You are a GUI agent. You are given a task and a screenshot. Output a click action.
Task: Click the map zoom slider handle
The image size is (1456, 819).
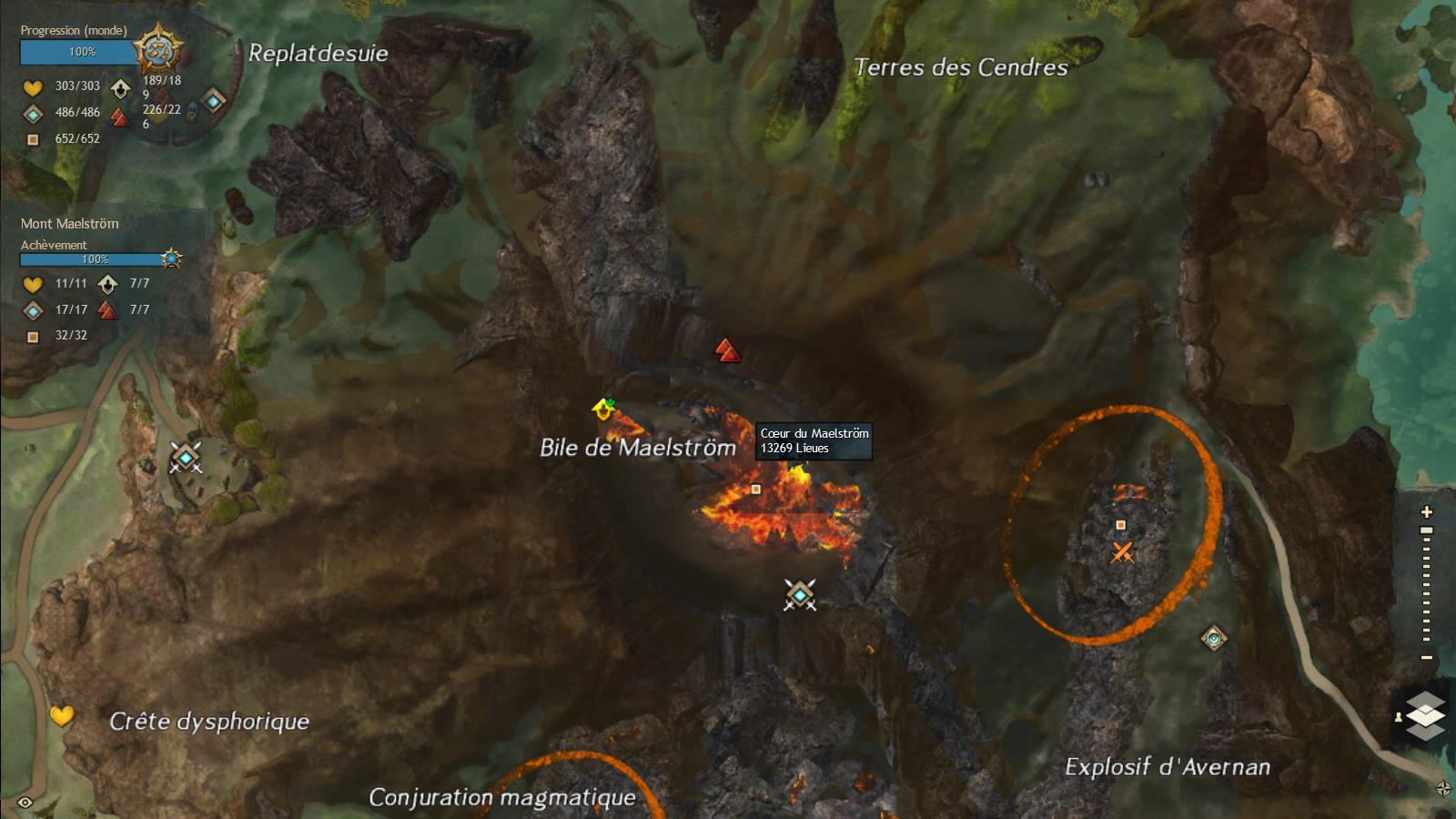pyautogui.click(x=1427, y=530)
